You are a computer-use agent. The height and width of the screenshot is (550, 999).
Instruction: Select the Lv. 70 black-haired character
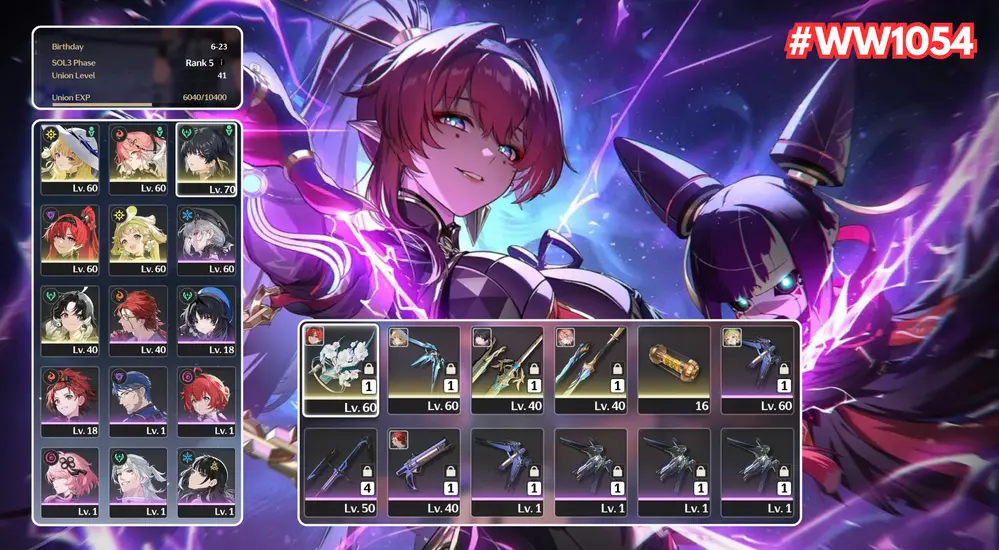pos(207,158)
